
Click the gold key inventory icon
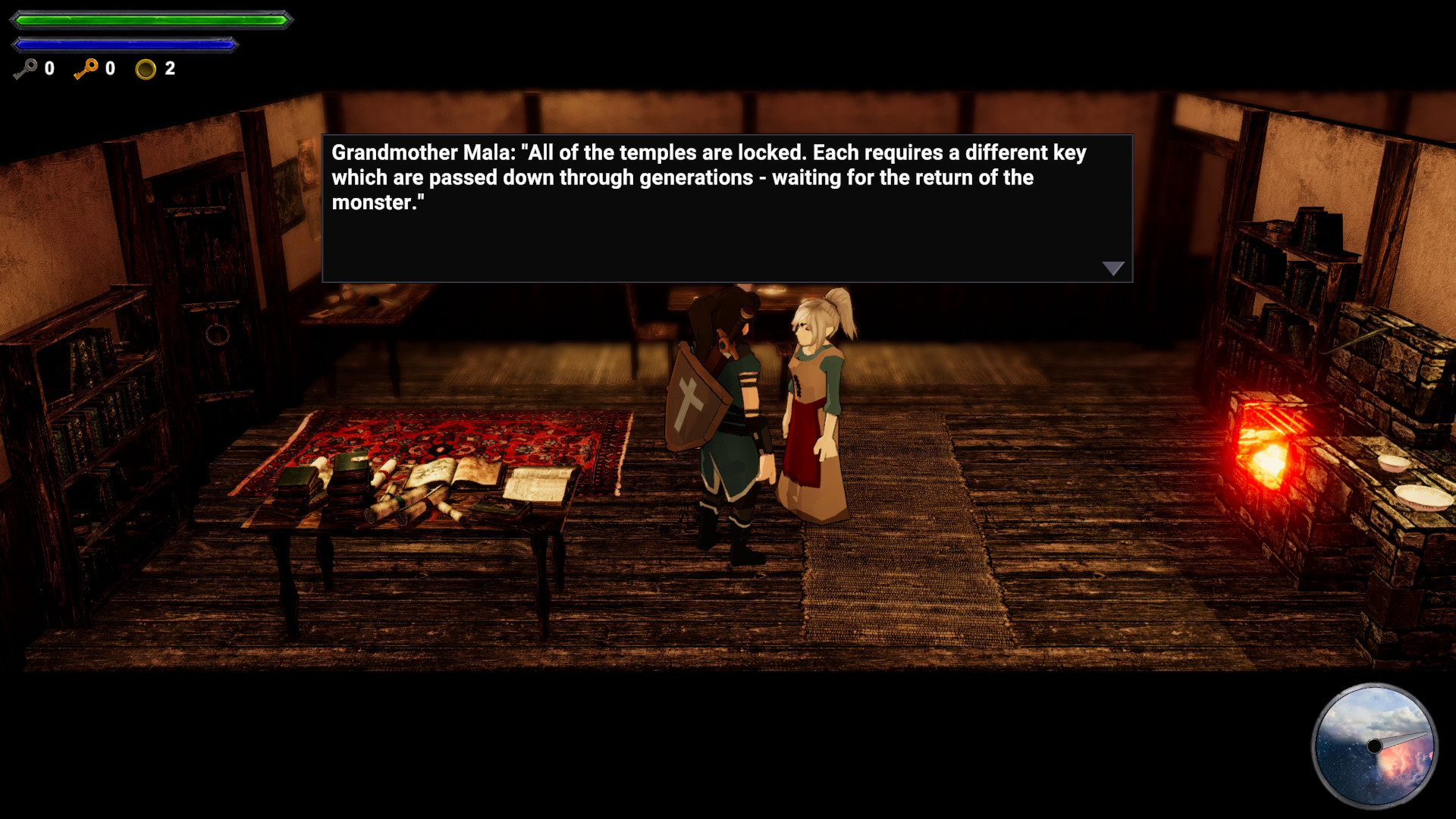point(86,69)
